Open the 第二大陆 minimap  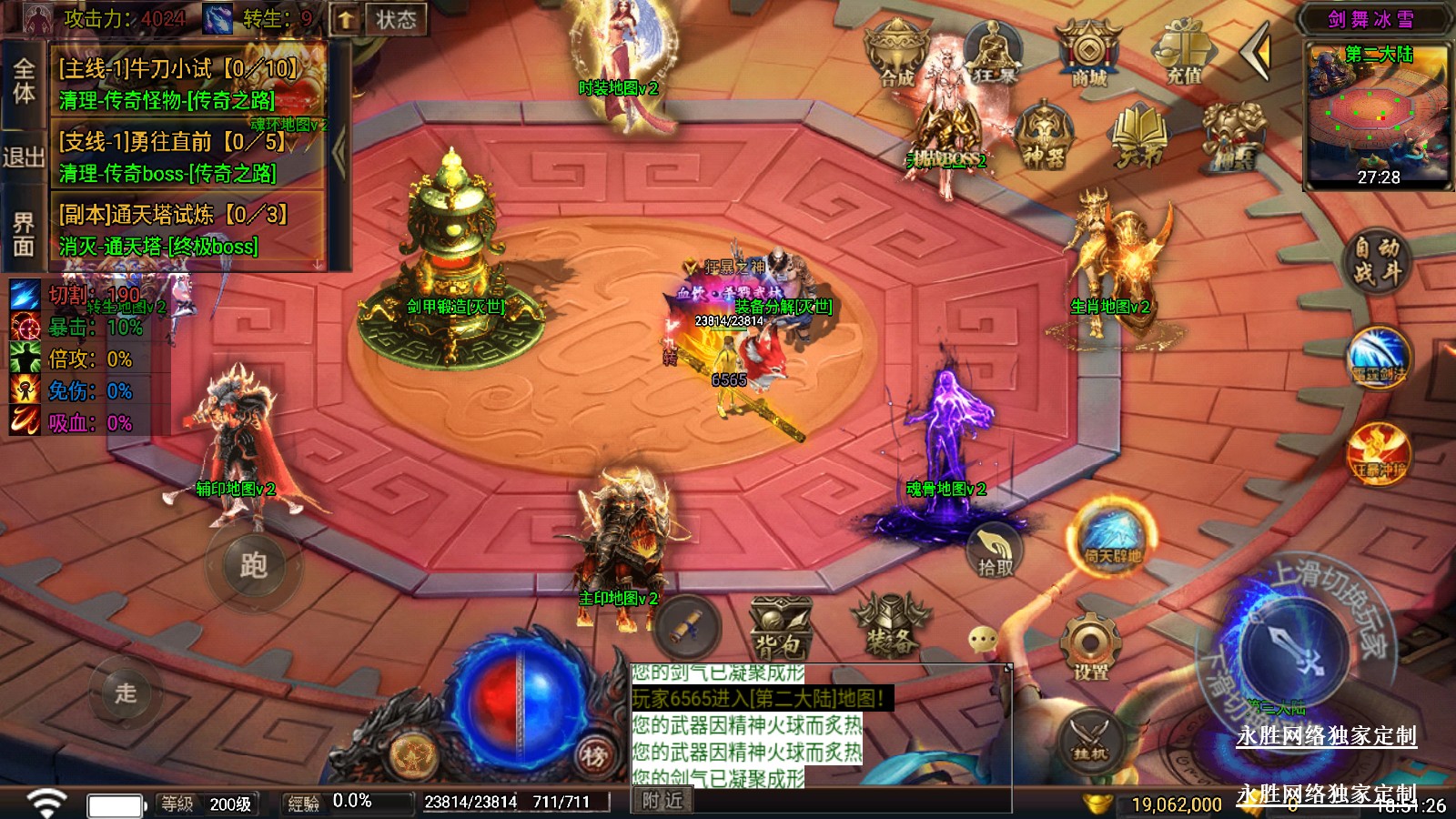tap(1378, 116)
